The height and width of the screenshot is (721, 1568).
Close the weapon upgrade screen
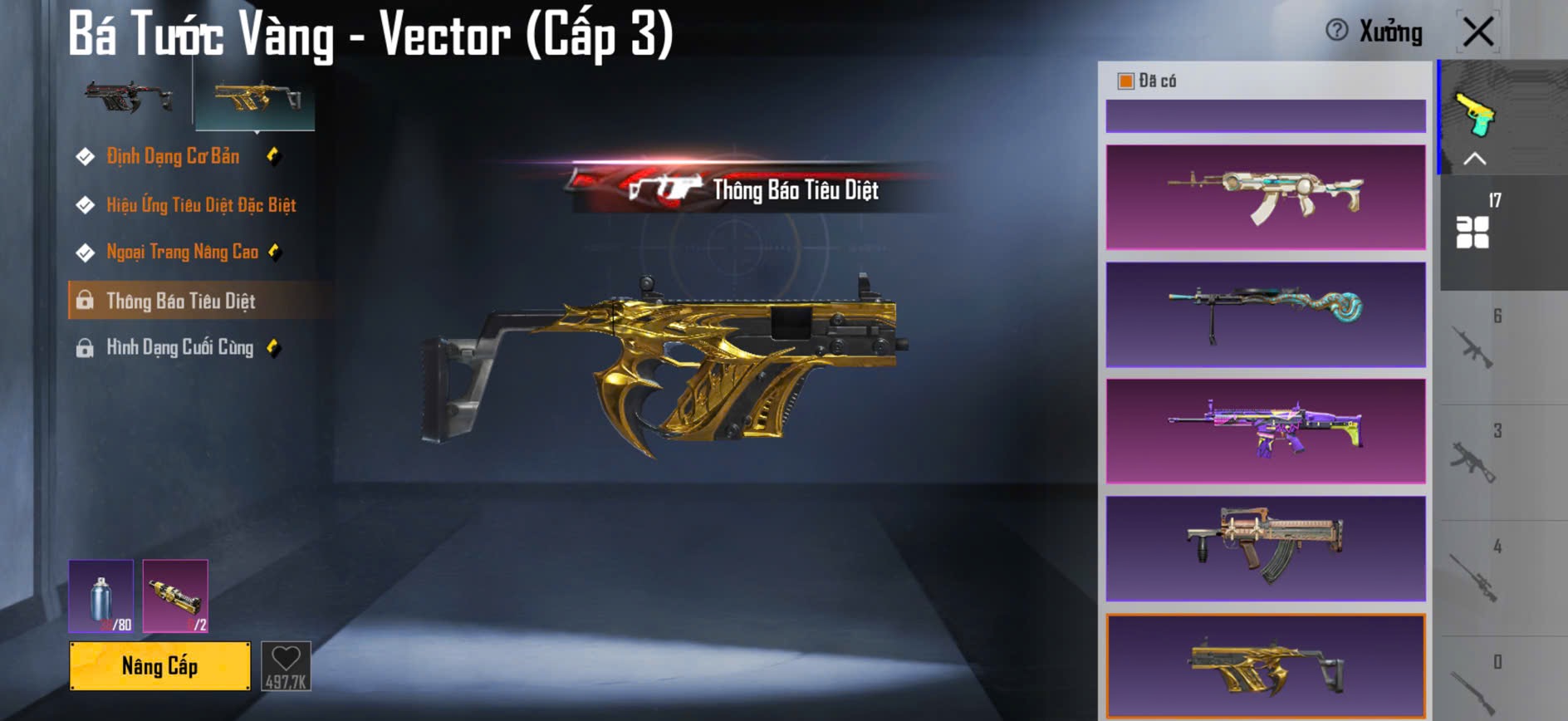[x=1478, y=32]
